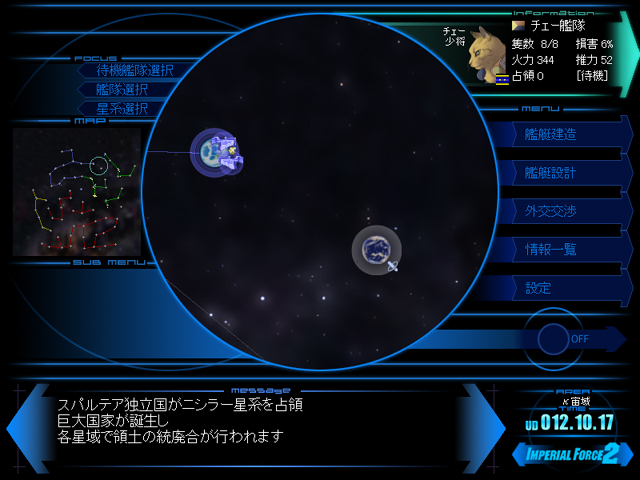Screen dimensions: 640x480
Task: Open the 艦艇建造 menu
Action: click(552, 135)
